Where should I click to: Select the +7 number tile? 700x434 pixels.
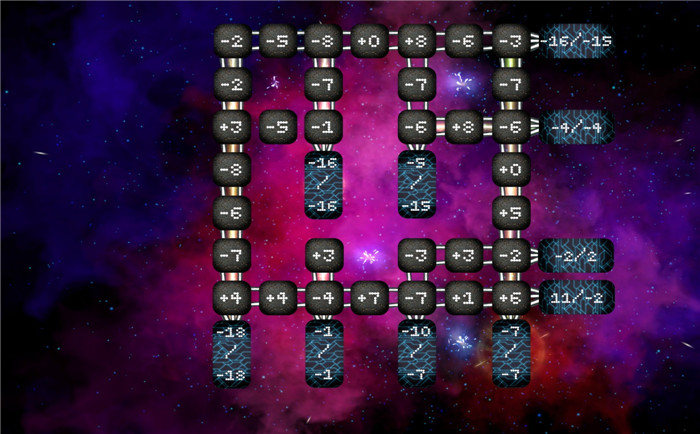[x=369, y=297]
